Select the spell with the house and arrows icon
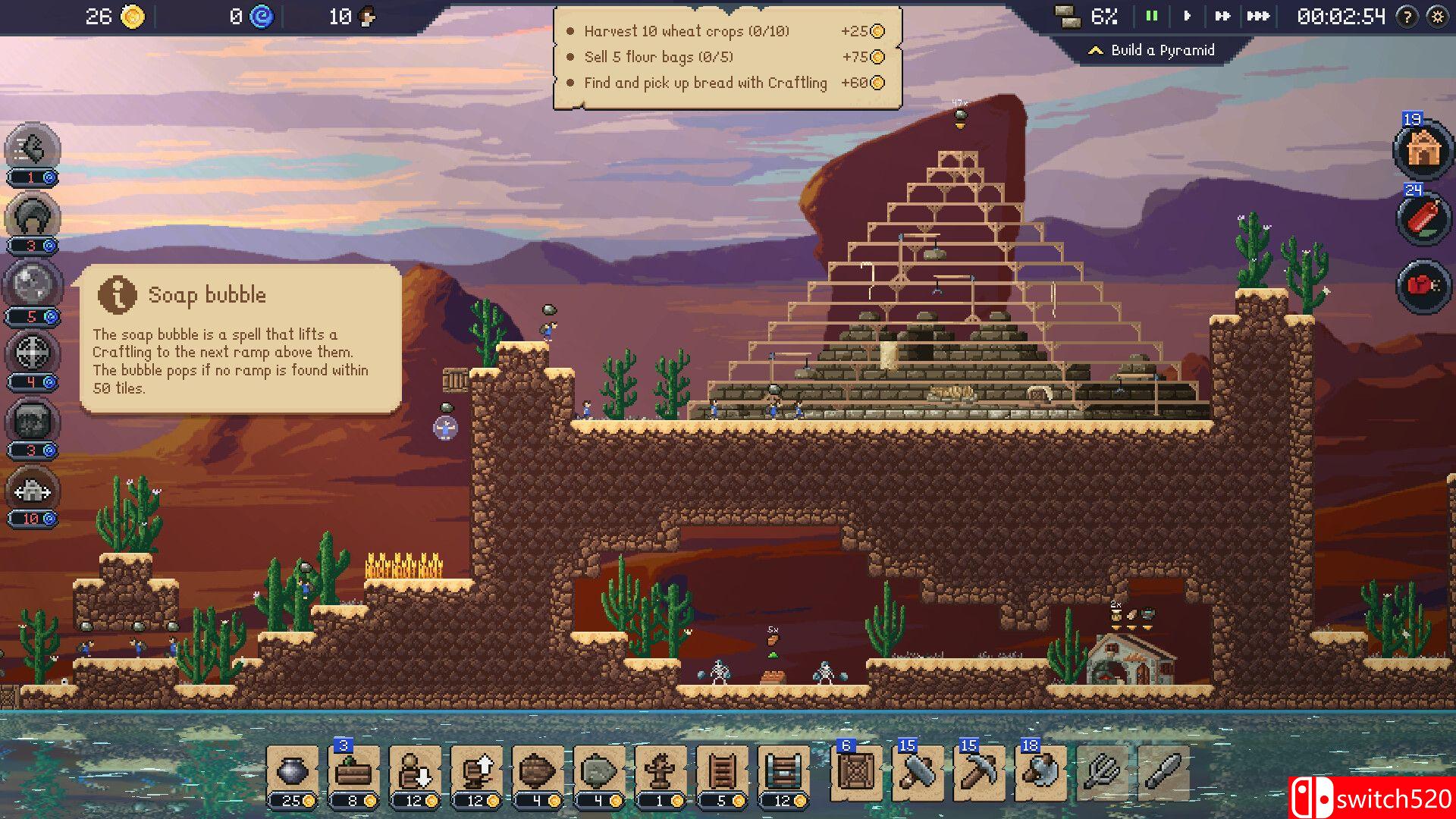The image size is (1456, 819). [x=32, y=490]
